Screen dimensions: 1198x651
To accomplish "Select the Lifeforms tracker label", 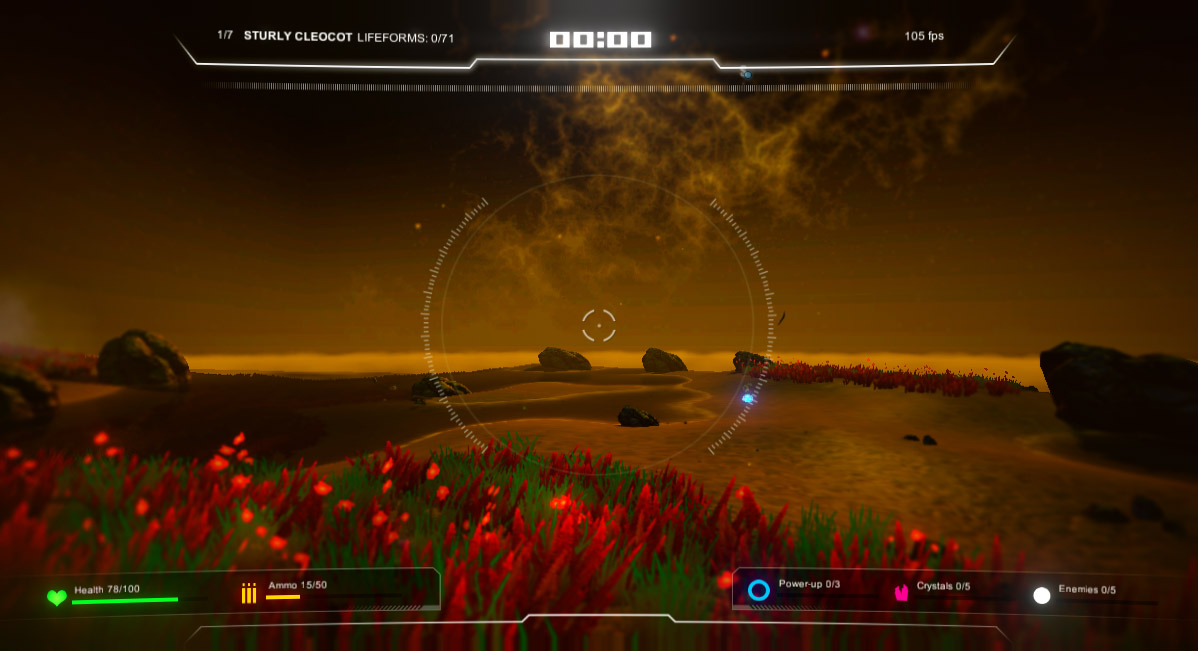I will pos(405,37).
